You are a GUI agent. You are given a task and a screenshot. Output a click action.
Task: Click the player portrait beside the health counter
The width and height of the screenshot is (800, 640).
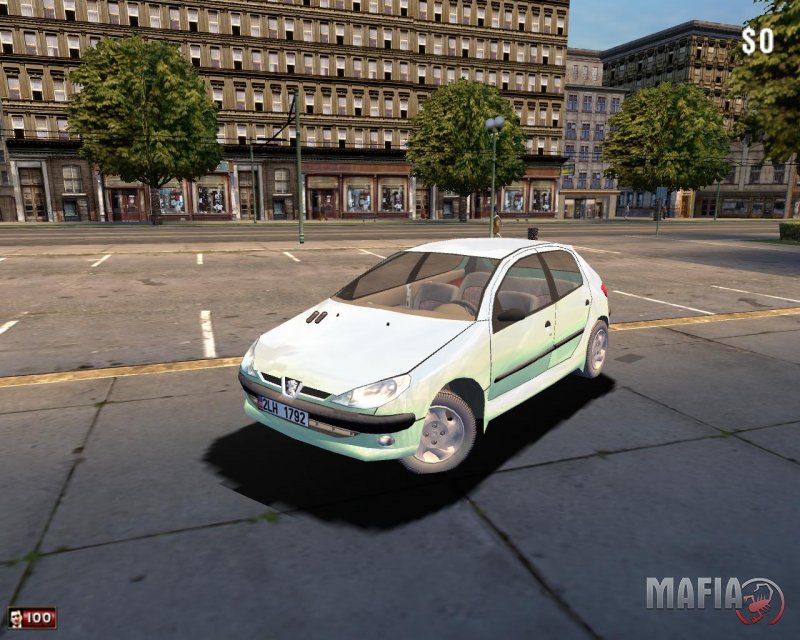coord(15,618)
